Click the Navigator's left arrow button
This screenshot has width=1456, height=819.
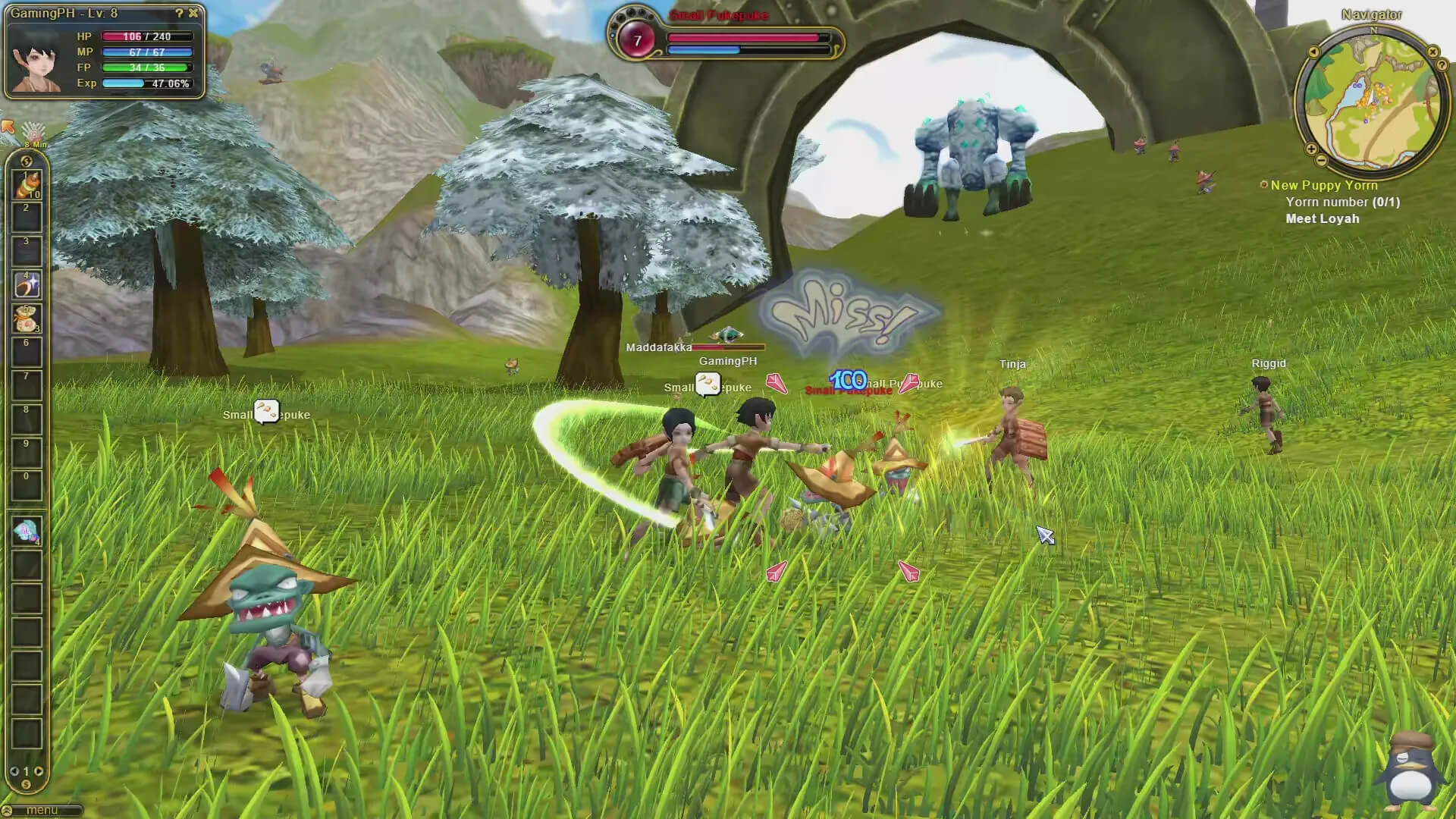[x=1313, y=52]
